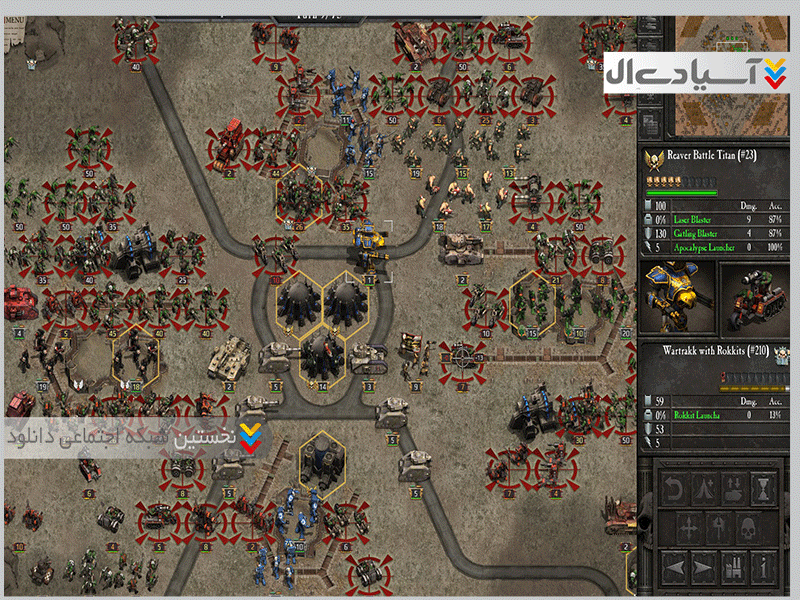
Task: Select the Wartrakk with Rokkits portrait
Action: point(754,297)
